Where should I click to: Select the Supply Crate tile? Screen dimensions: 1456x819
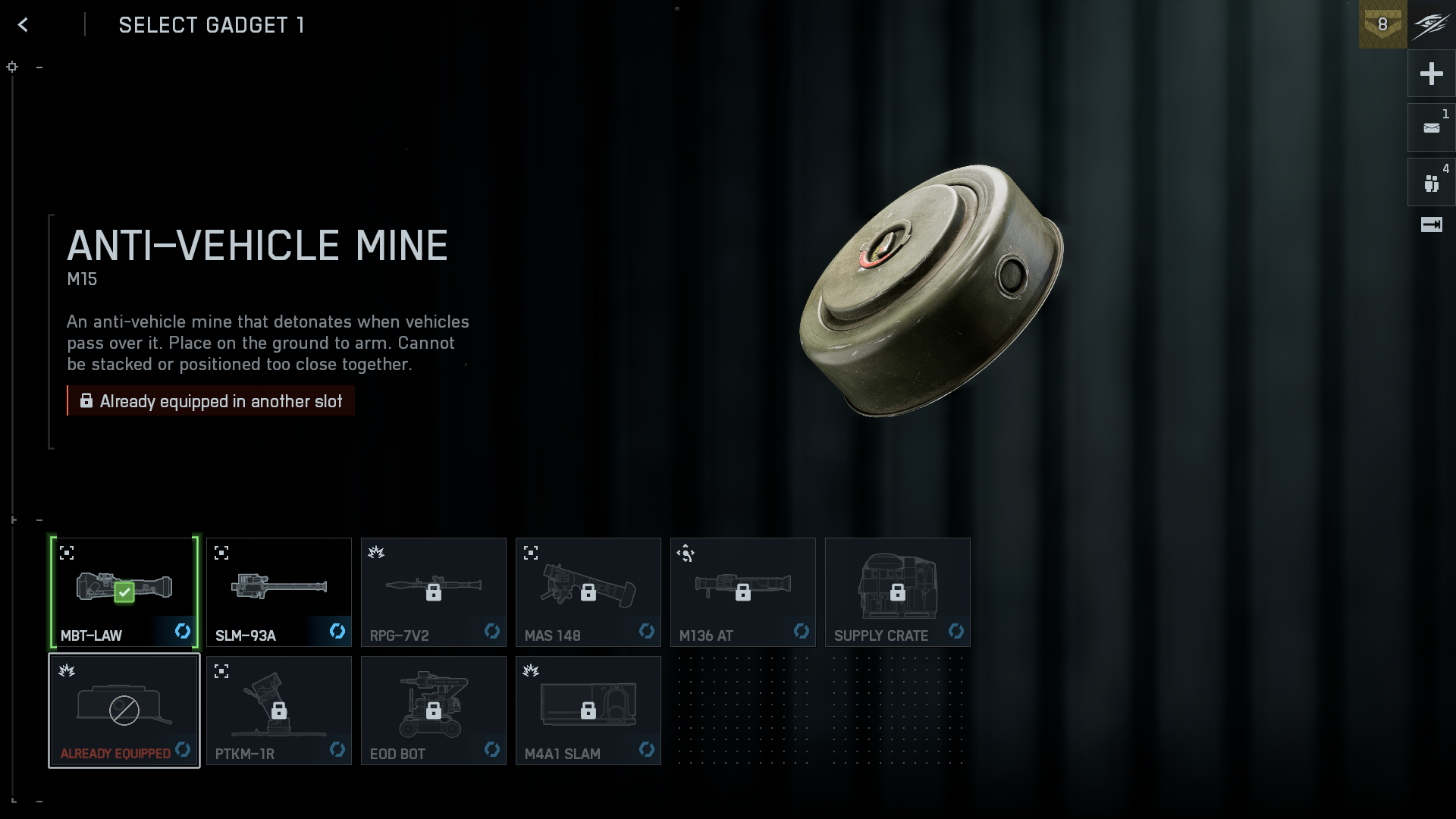[898, 592]
